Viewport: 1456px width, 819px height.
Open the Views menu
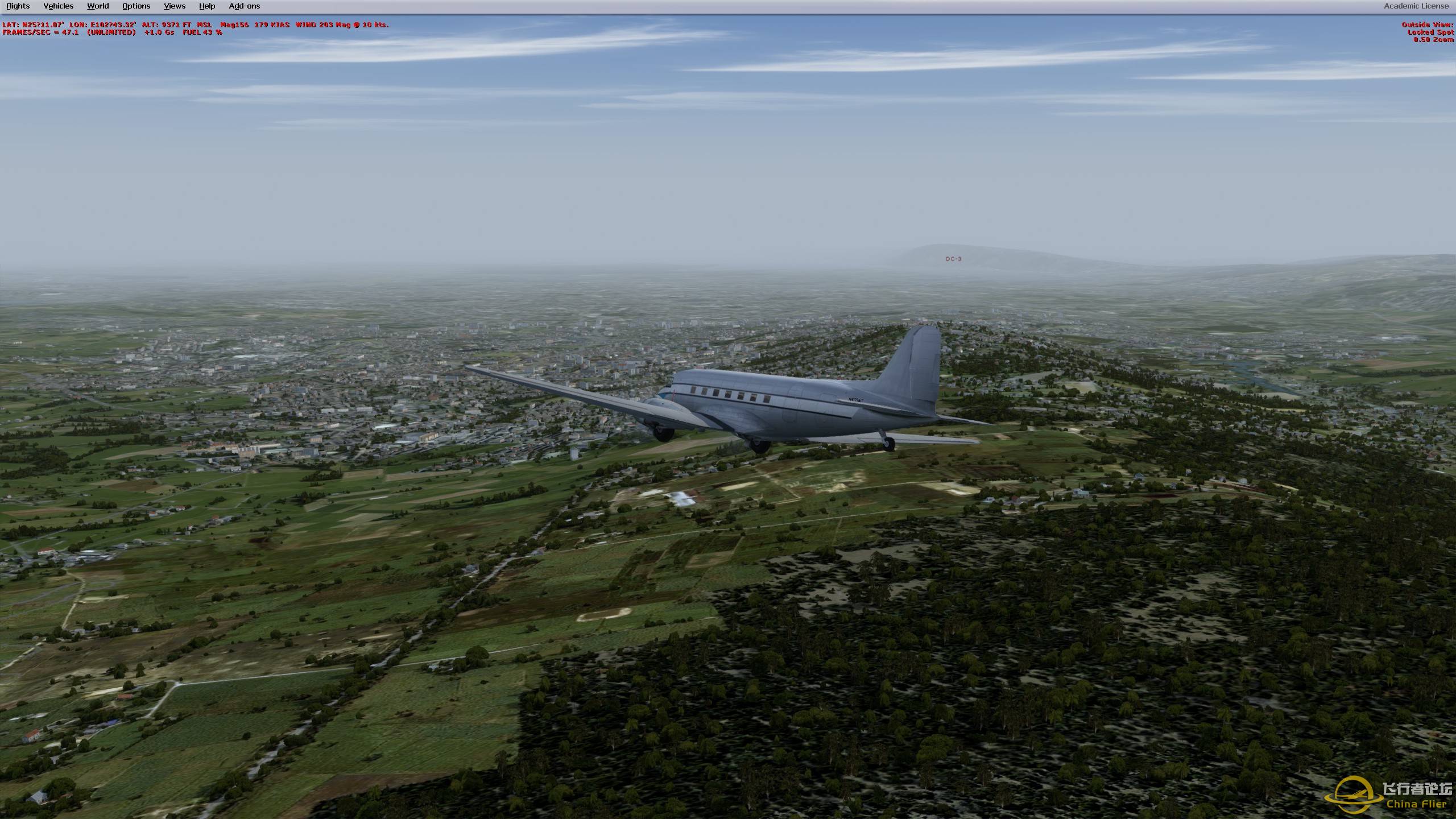pos(173,6)
